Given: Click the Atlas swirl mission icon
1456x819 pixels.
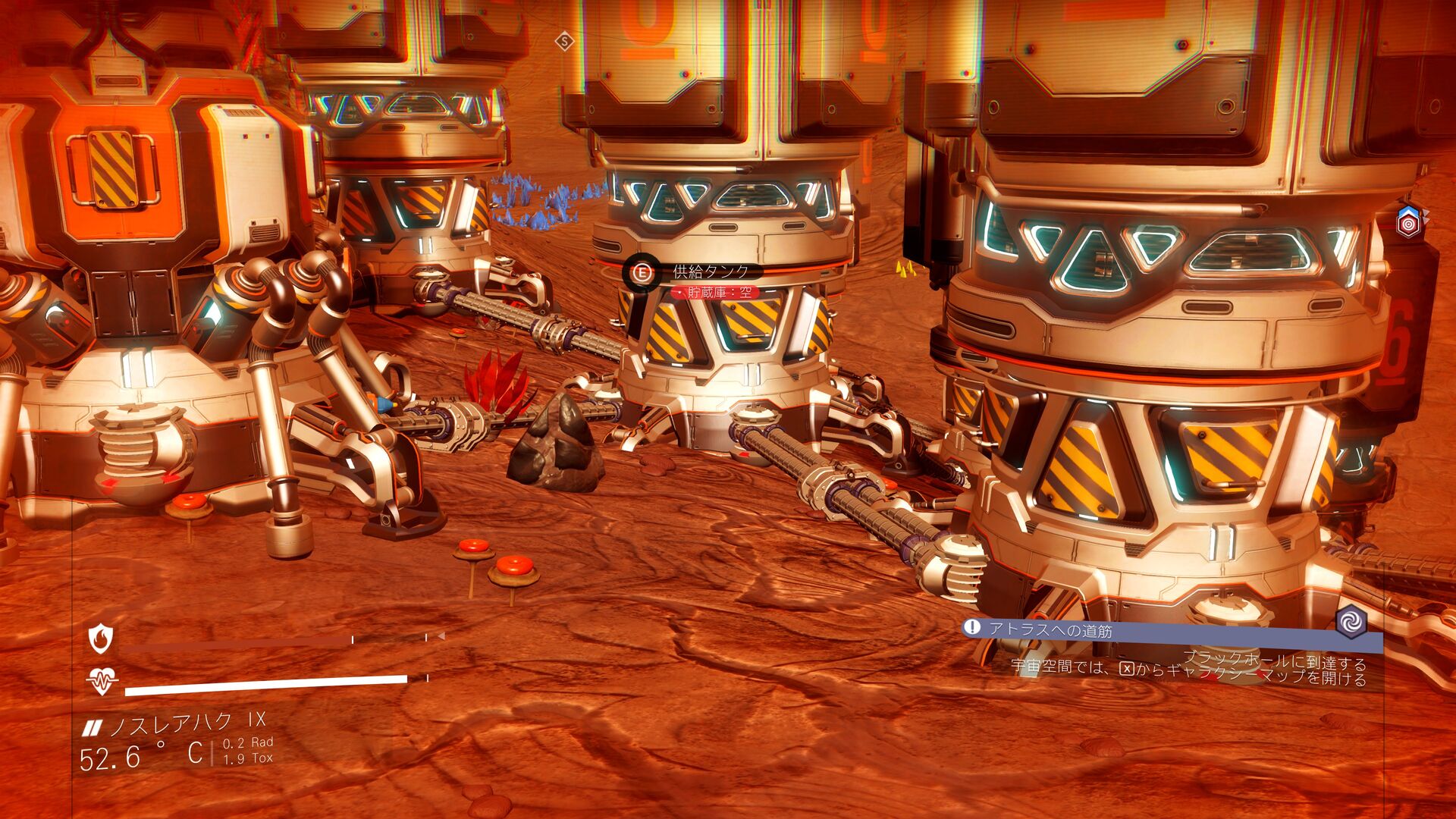Looking at the screenshot, I should pyautogui.click(x=1351, y=622).
